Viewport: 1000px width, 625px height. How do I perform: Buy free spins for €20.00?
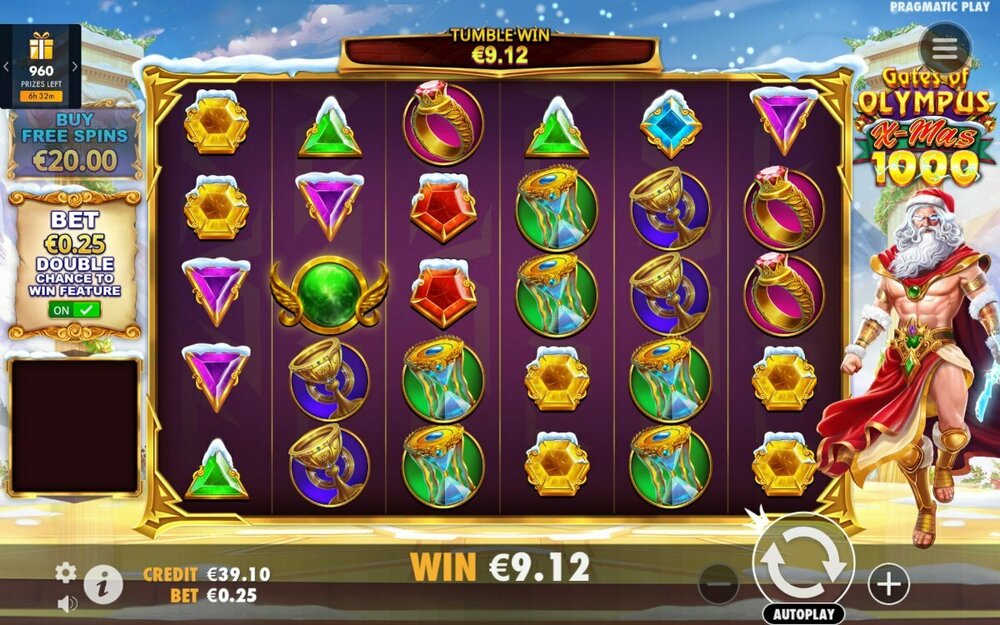point(74,145)
